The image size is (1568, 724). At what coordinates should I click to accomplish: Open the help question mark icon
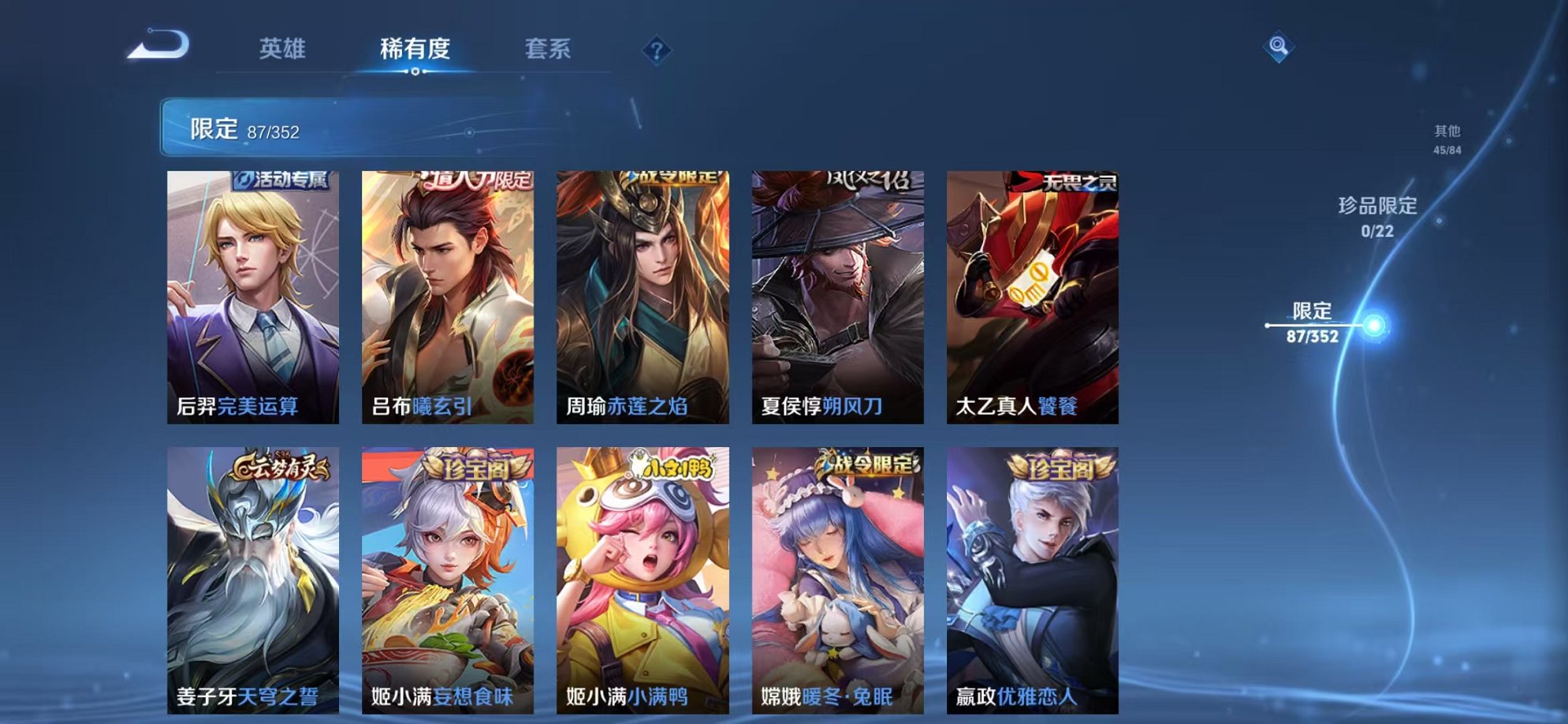pyautogui.click(x=656, y=50)
